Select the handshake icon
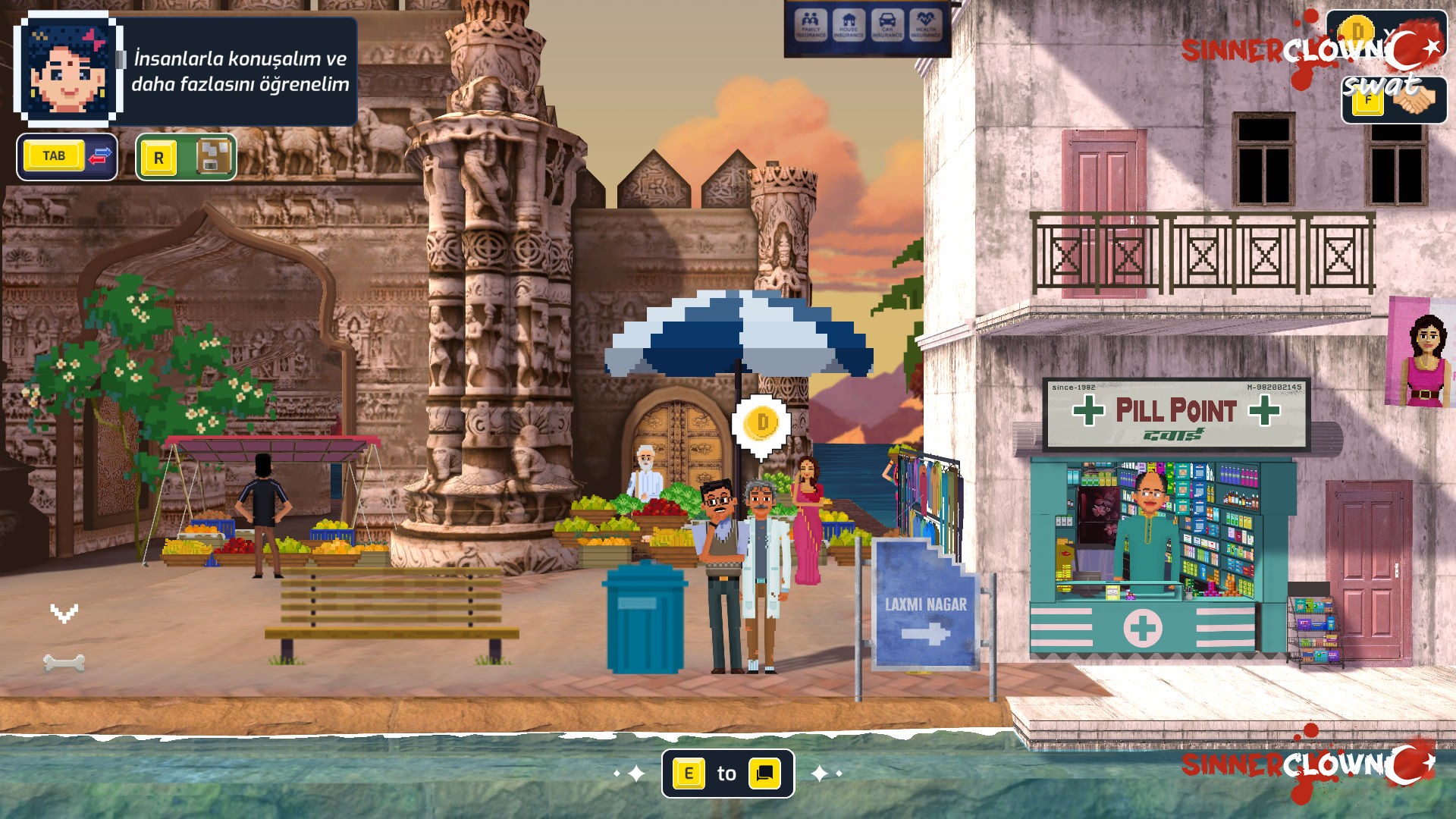The image size is (1456, 819). tap(1414, 99)
